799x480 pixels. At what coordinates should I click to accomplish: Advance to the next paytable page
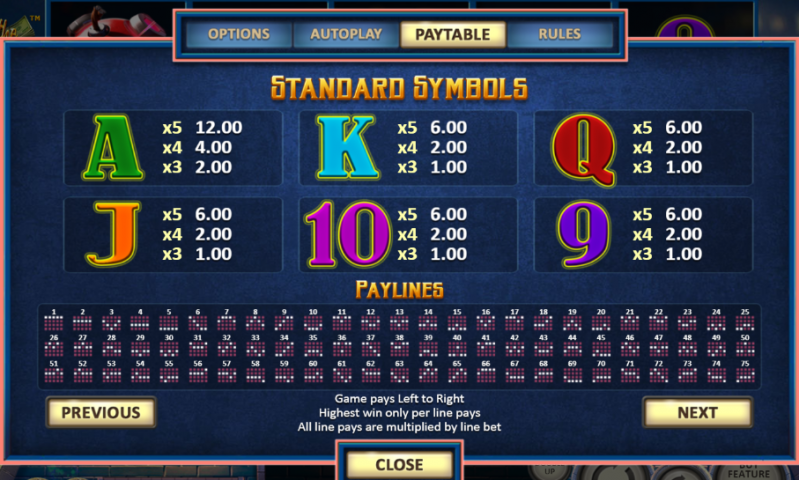point(697,412)
